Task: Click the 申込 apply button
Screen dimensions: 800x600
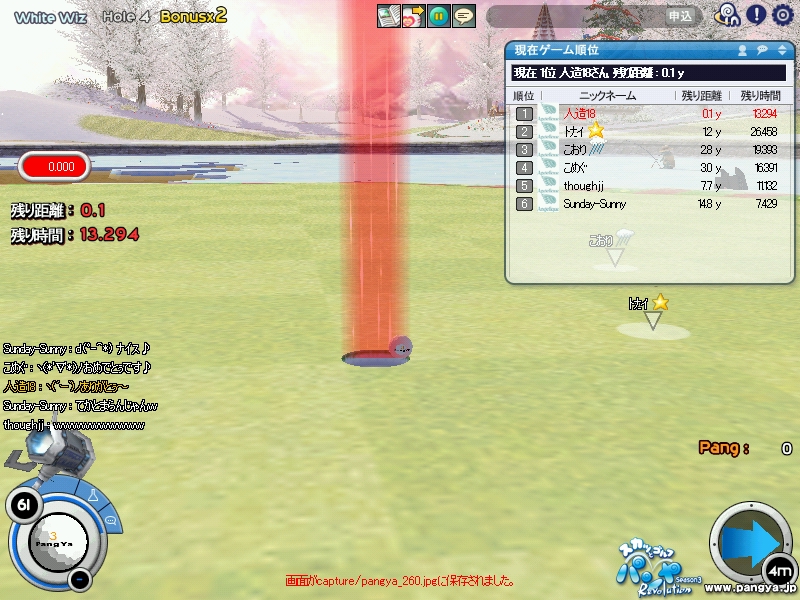Action: click(680, 16)
